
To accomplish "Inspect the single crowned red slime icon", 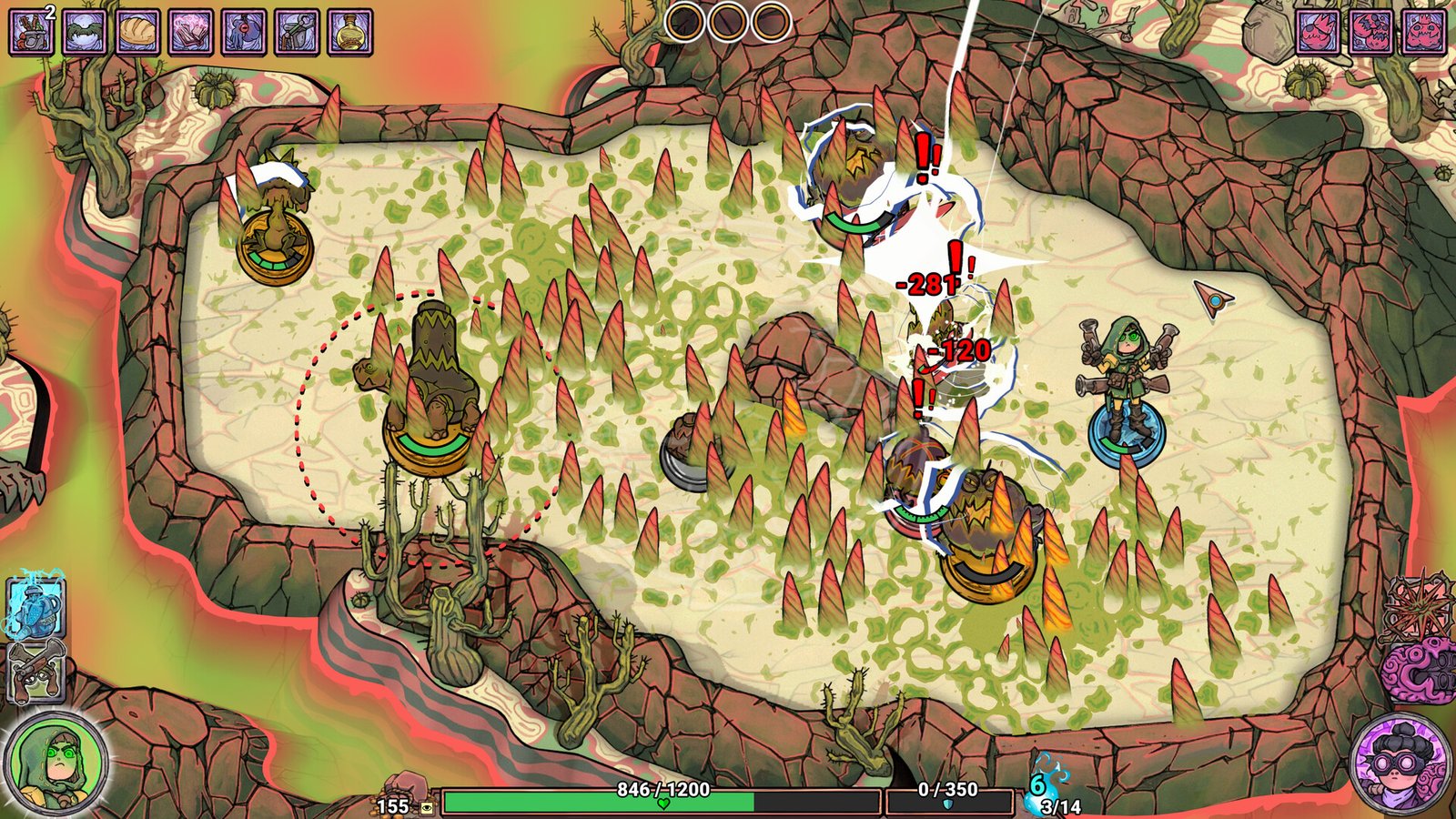I will 1318,32.
